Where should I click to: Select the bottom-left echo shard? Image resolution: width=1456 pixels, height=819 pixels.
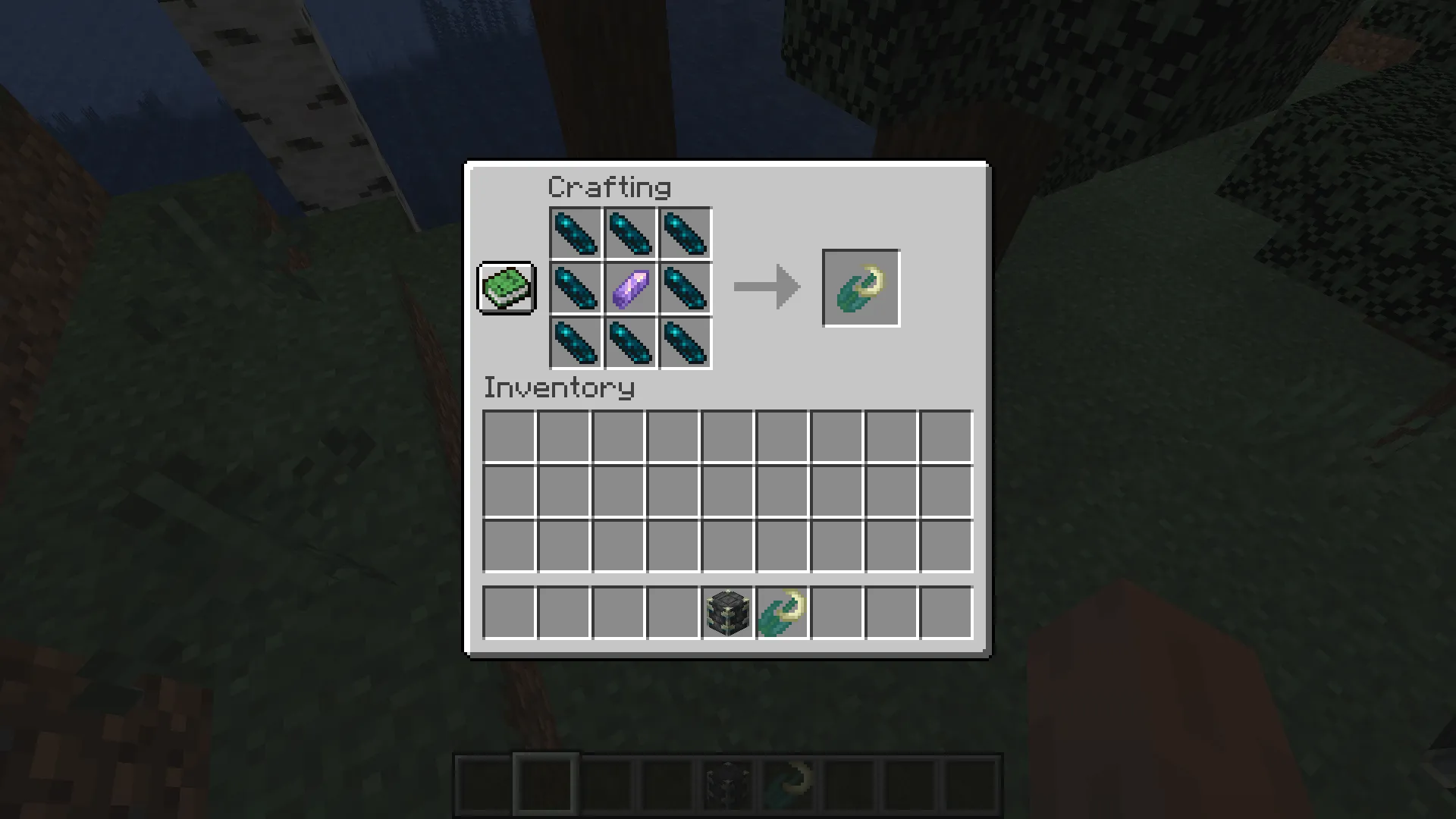[575, 343]
